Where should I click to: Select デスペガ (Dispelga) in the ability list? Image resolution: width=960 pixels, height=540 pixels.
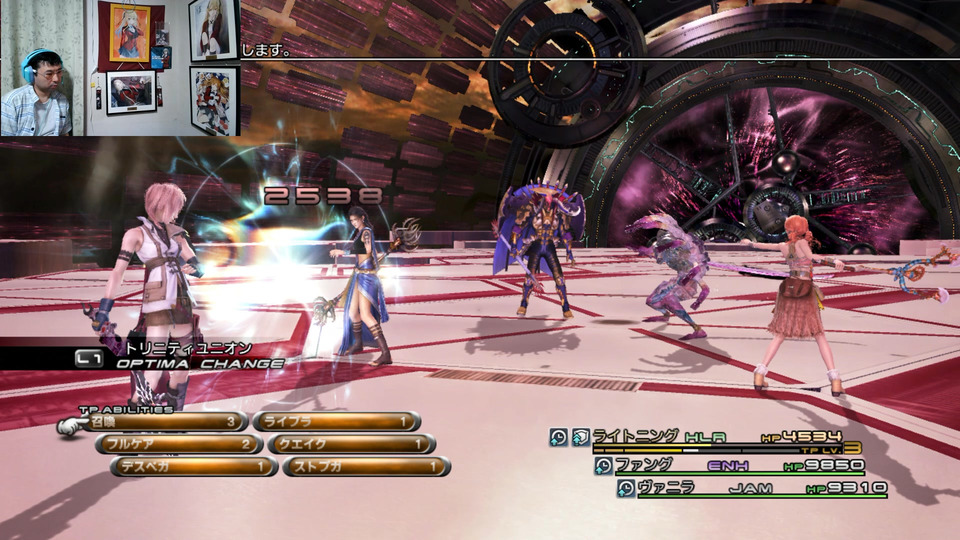pos(195,466)
